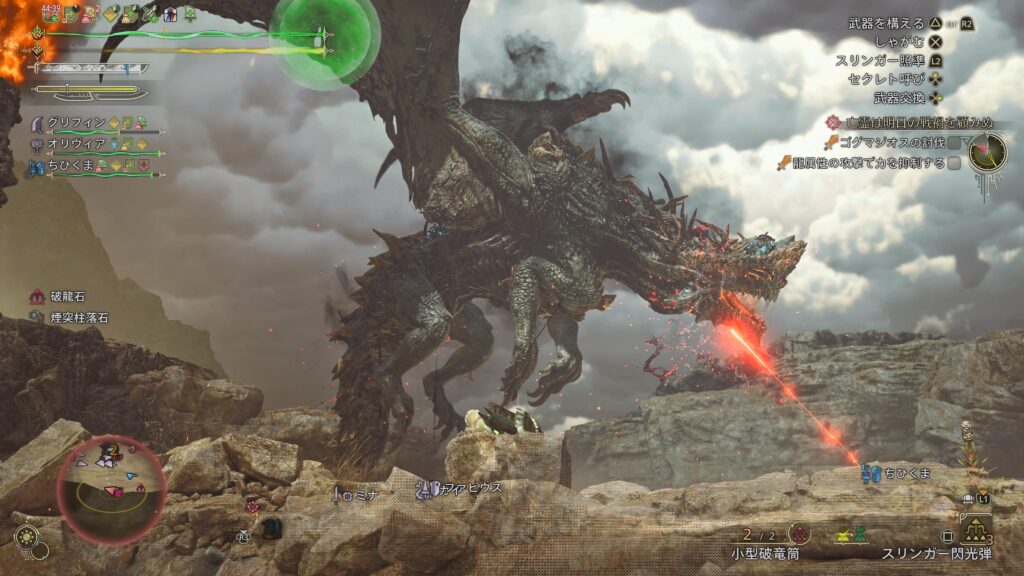Click the quest target compass icon
Viewport: 1024px width, 576px height.
[x=986, y=152]
